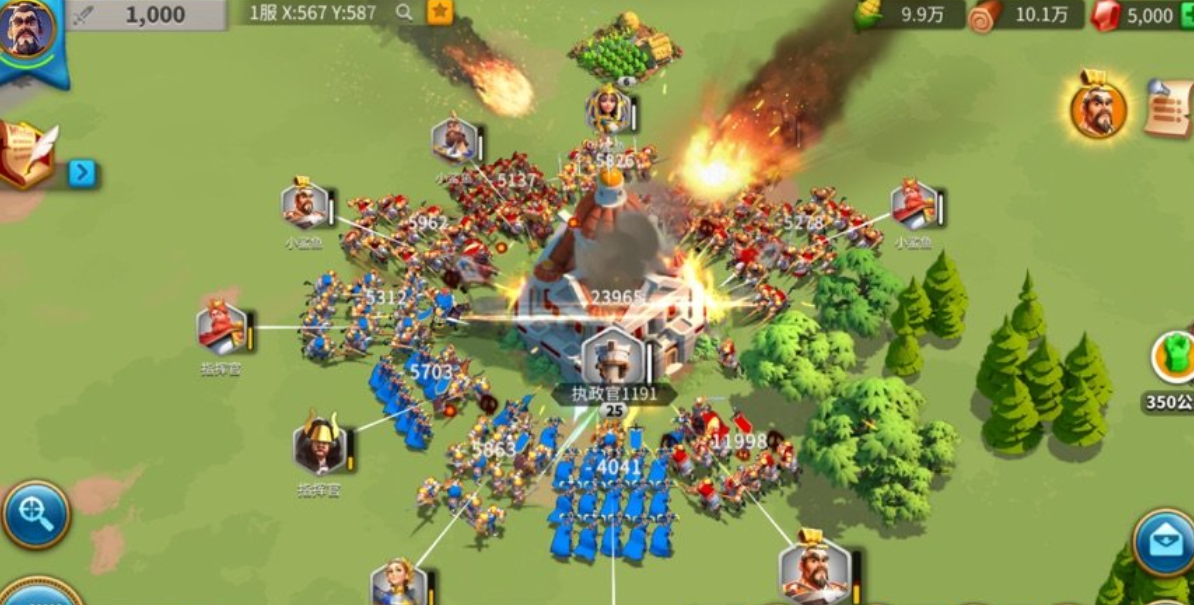
Task: Bookmark location with the yellow star
Action: point(439,12)
